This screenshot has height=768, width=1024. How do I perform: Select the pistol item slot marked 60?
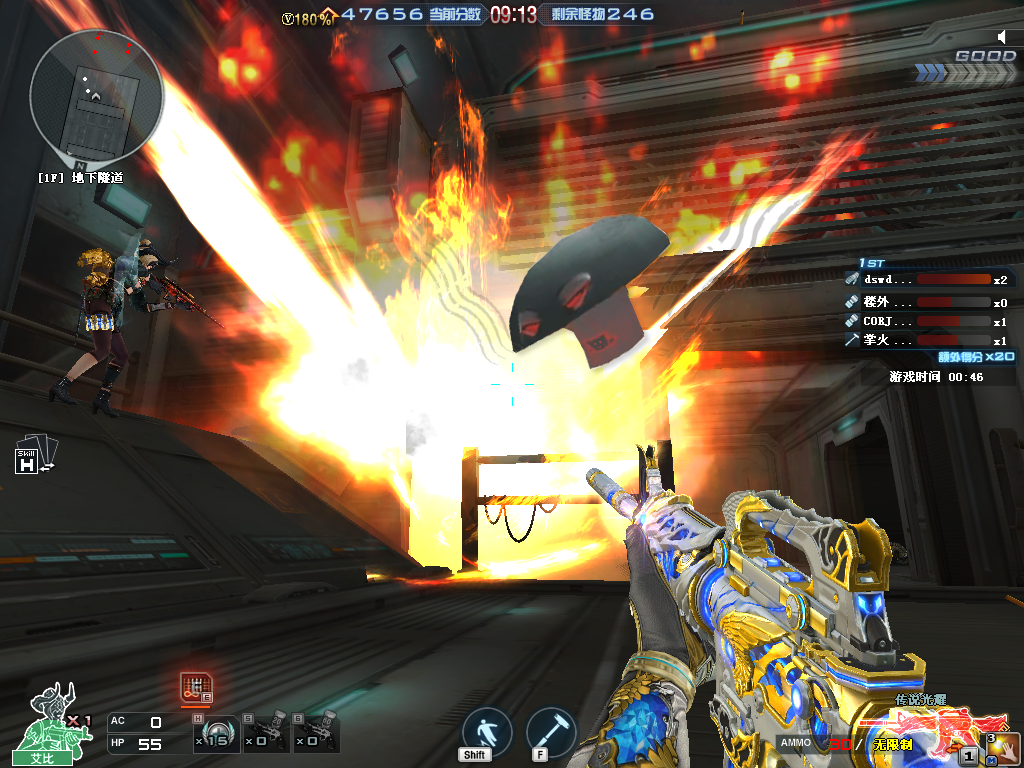316,734
